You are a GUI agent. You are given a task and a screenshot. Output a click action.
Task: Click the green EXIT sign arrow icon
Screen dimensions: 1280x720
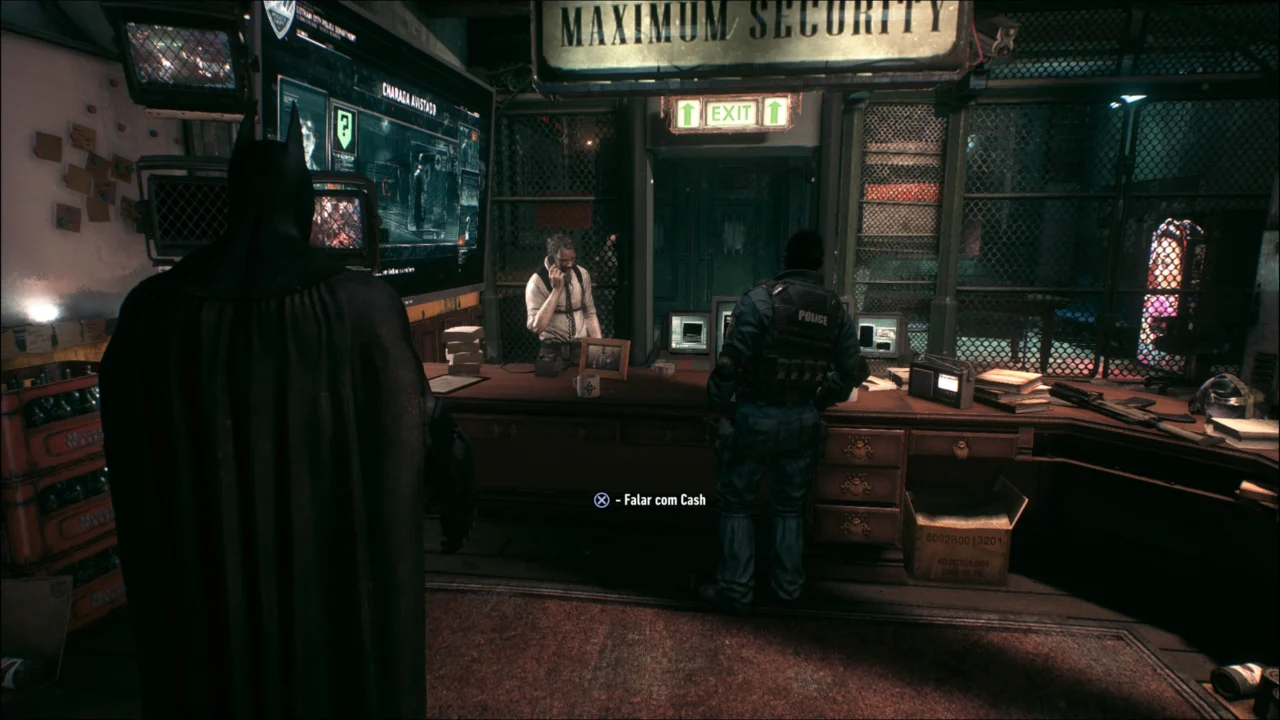pyautogui.click(x=686, y=114)
